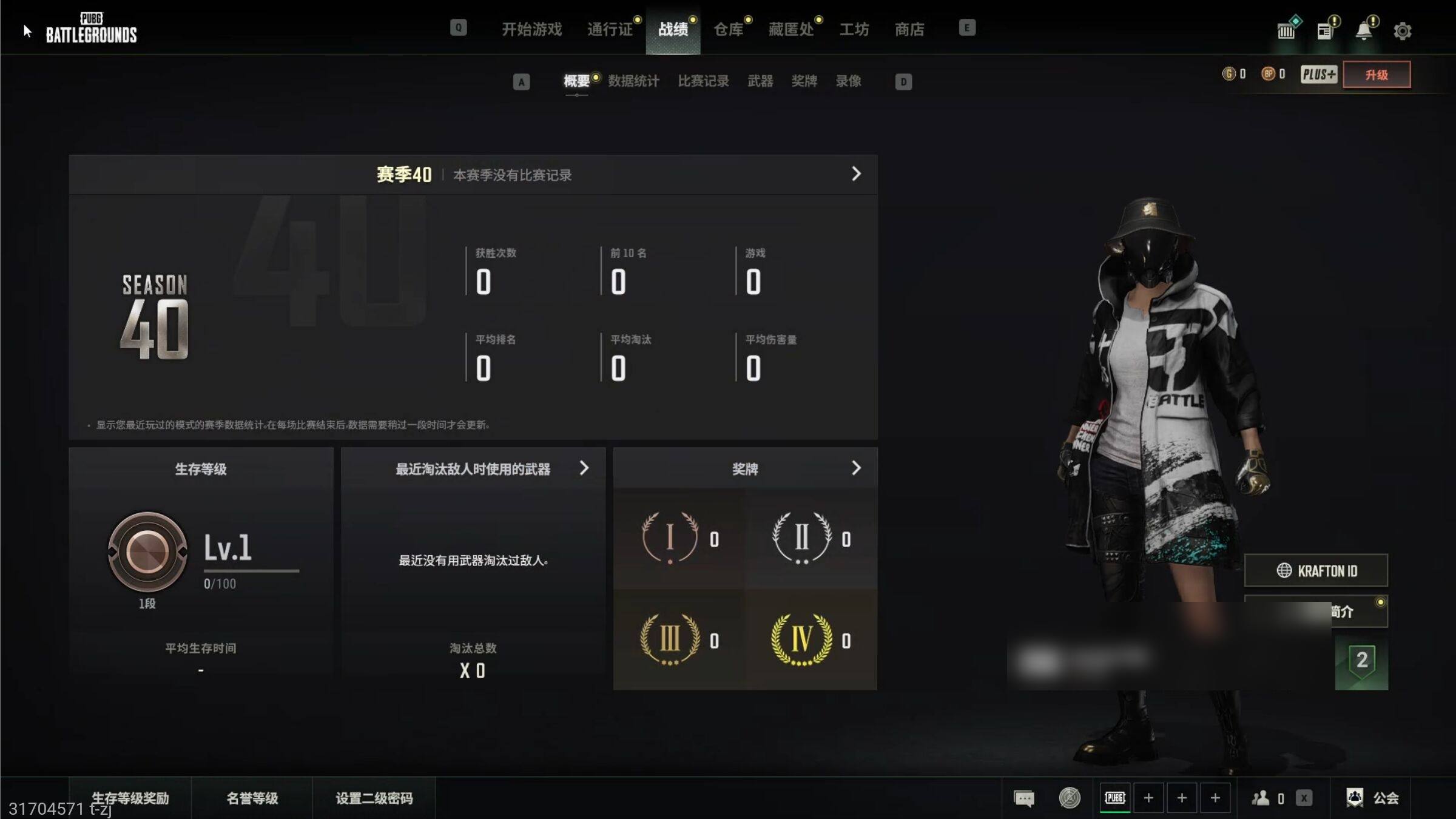1456x819 pixels.
Task: Choose 设置二级密码 secondary password button
Action: [374, 798]
